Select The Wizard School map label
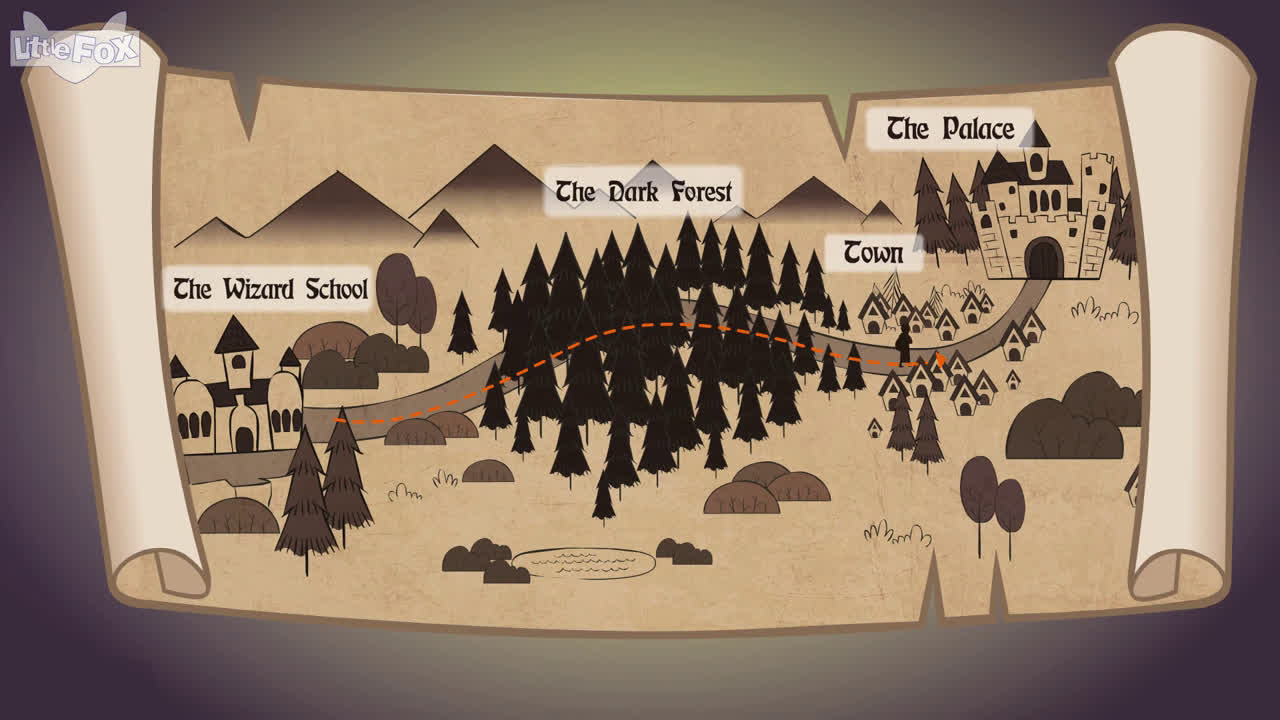 point(270,289)
